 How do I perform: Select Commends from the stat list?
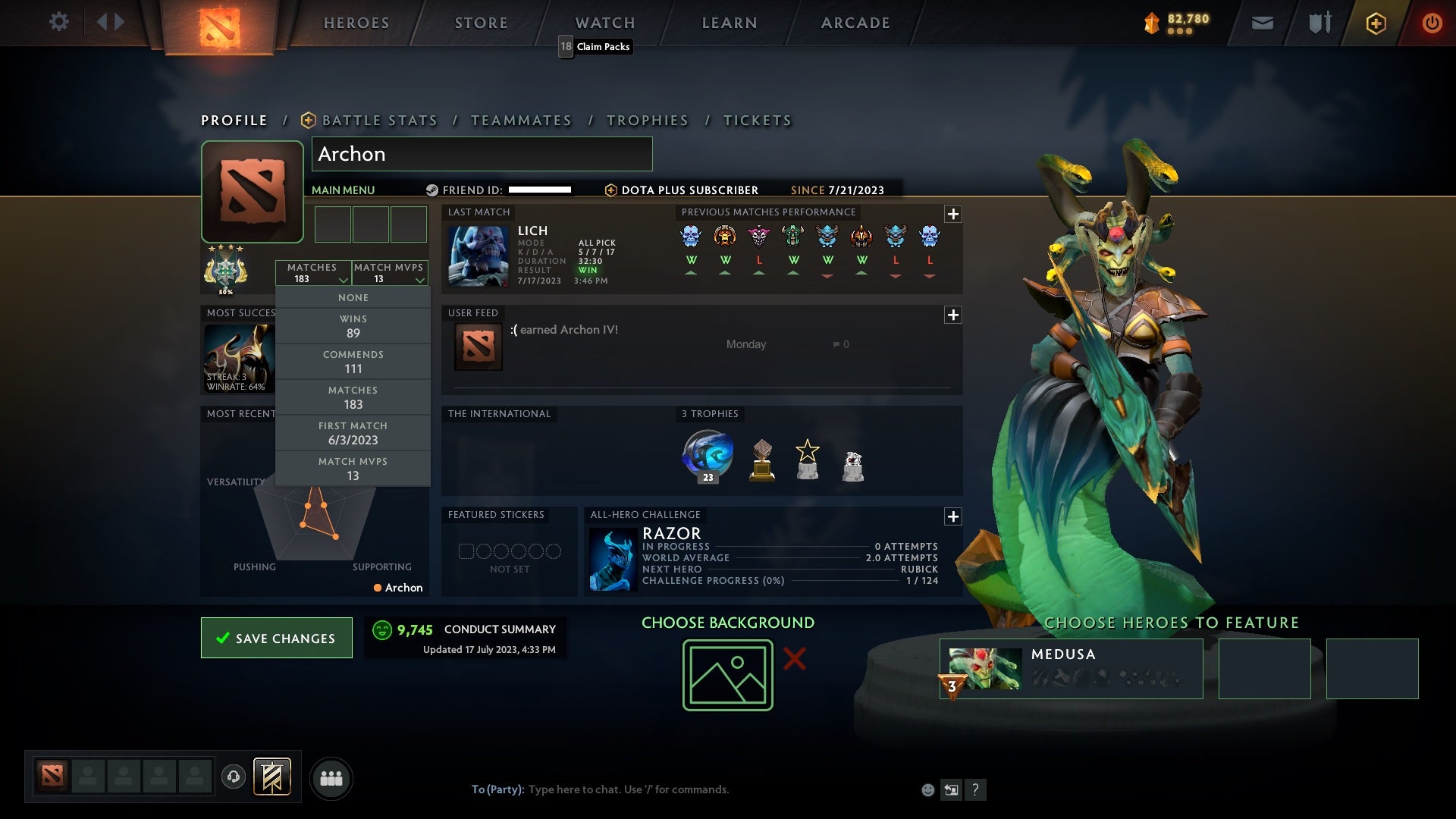[x=353, y=361]
